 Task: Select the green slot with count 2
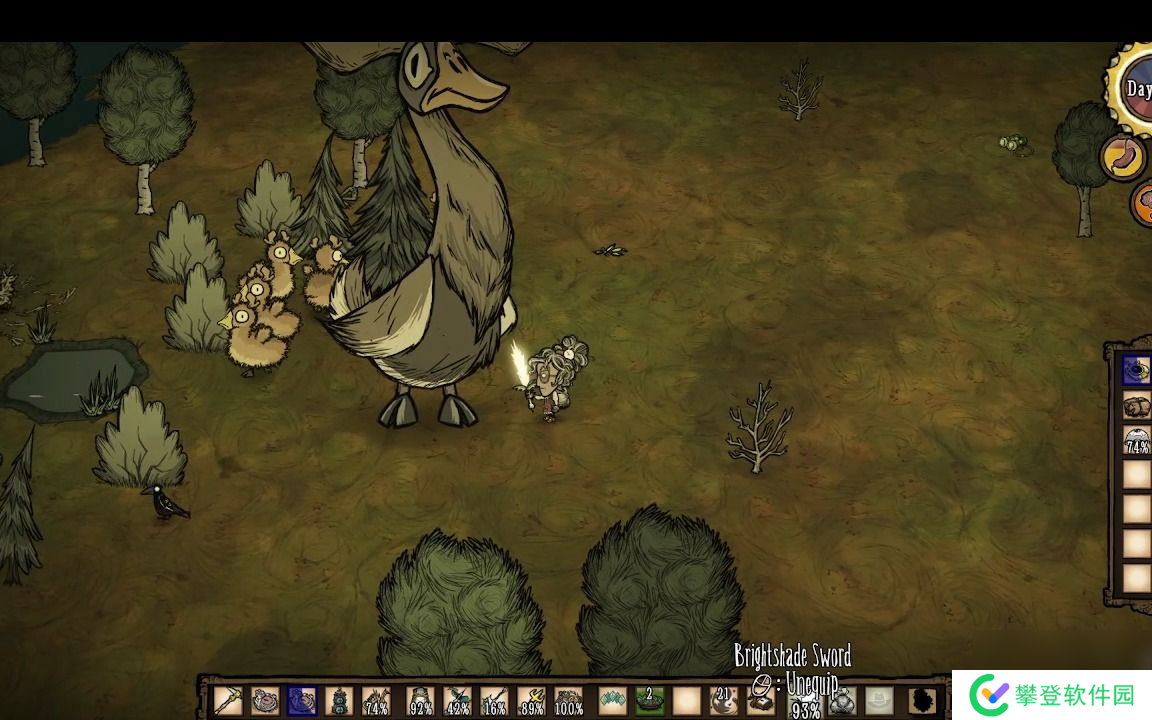pyautogui.click(x=649, y=700)
